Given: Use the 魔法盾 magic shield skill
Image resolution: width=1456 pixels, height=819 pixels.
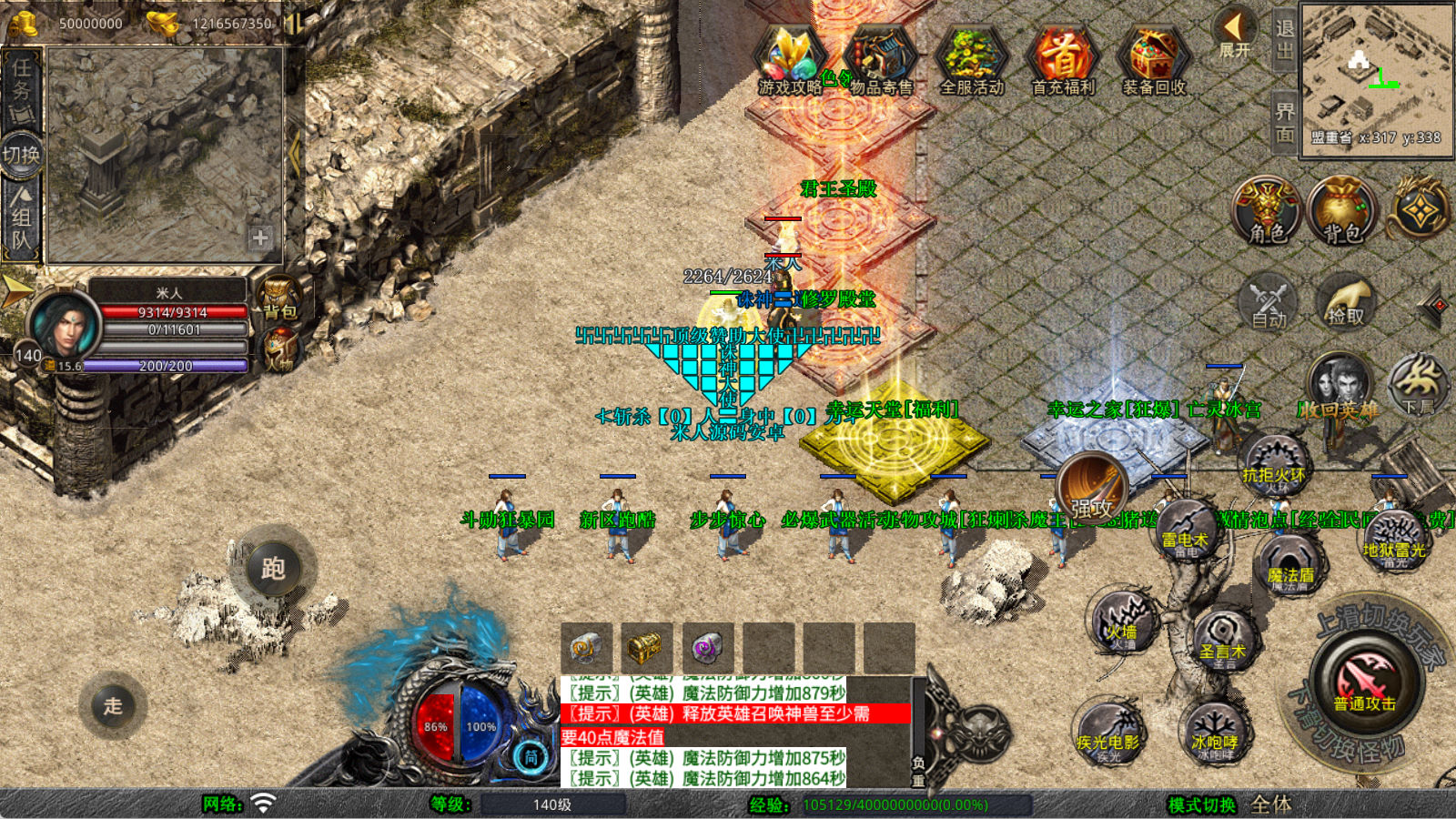Looking at the screenshot, I should point(1289,564).
